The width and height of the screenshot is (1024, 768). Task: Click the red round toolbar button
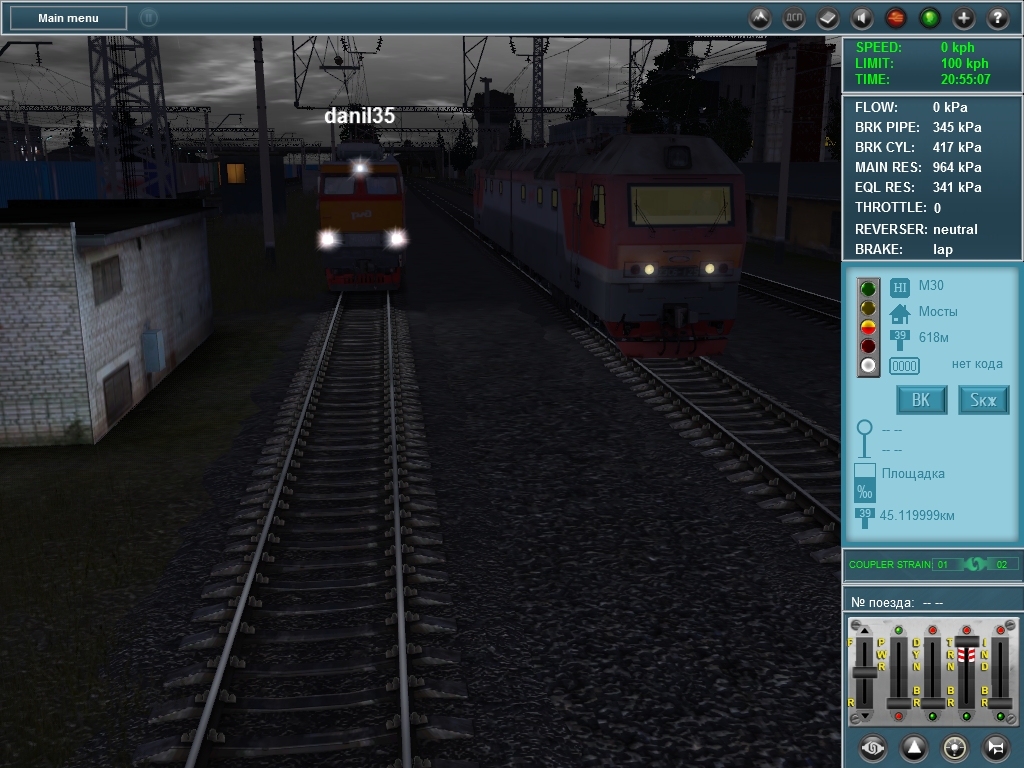point(896,18)
